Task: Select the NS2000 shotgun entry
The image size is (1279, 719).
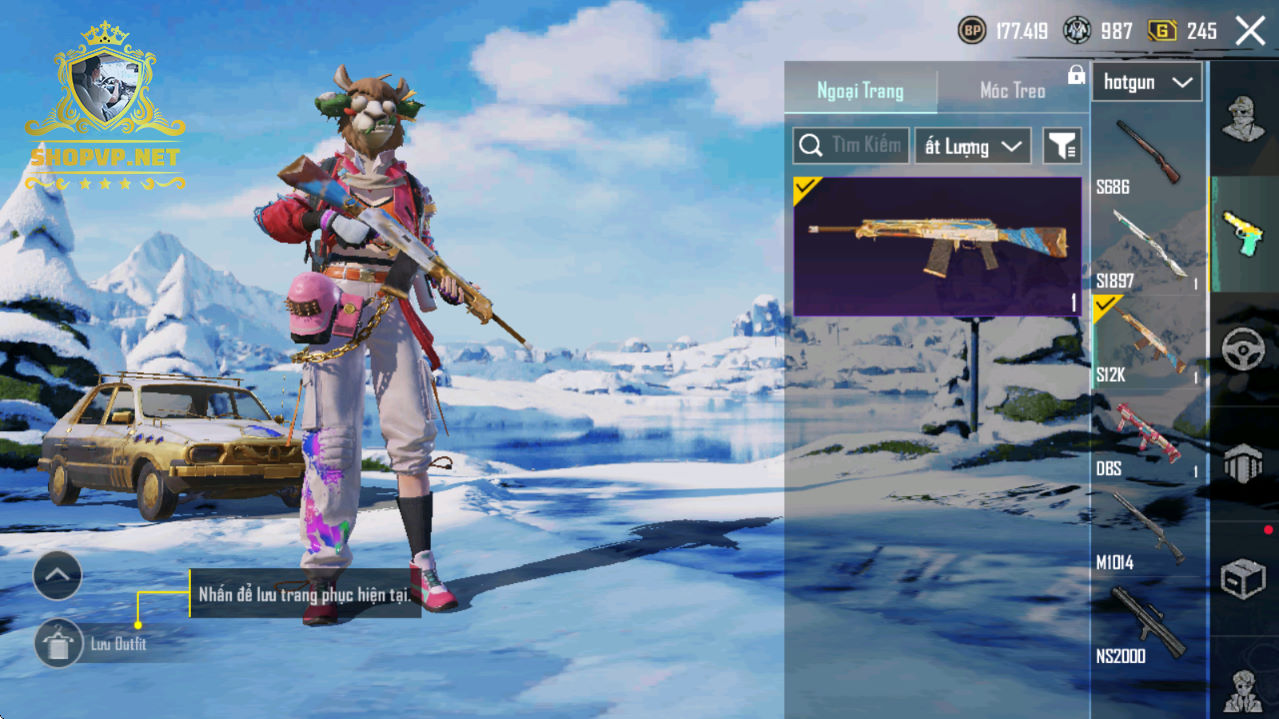Action: (x=1146, y=624)
